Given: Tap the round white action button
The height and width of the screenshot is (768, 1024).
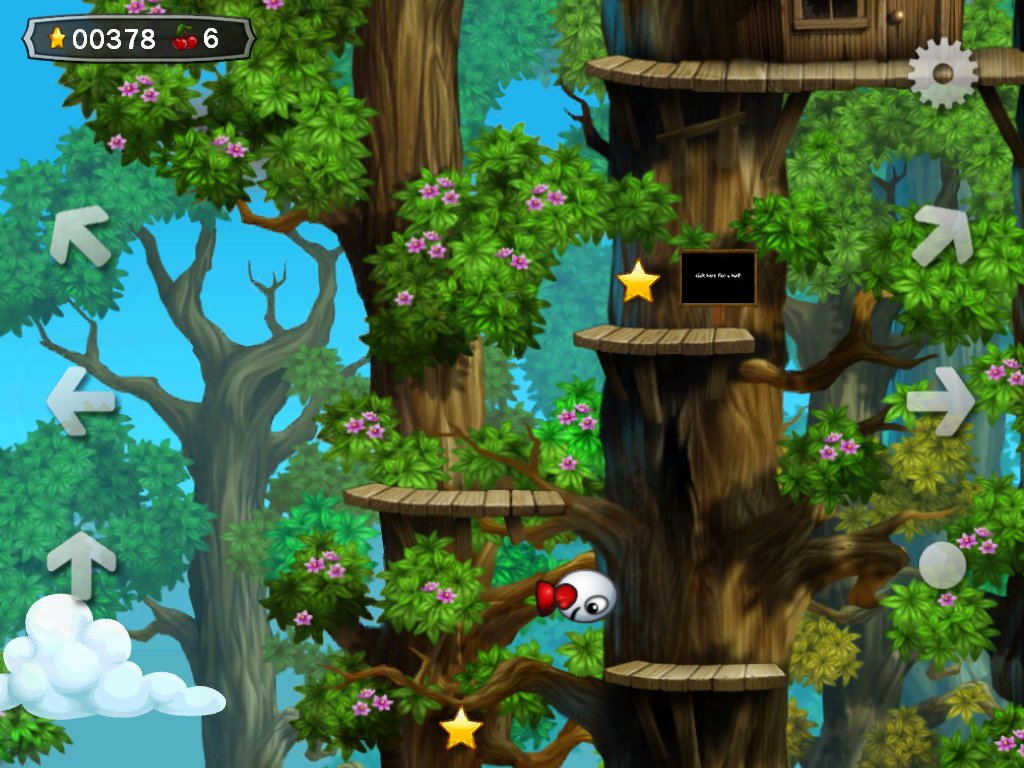Looking at the screenshot, I should (942, 565).
